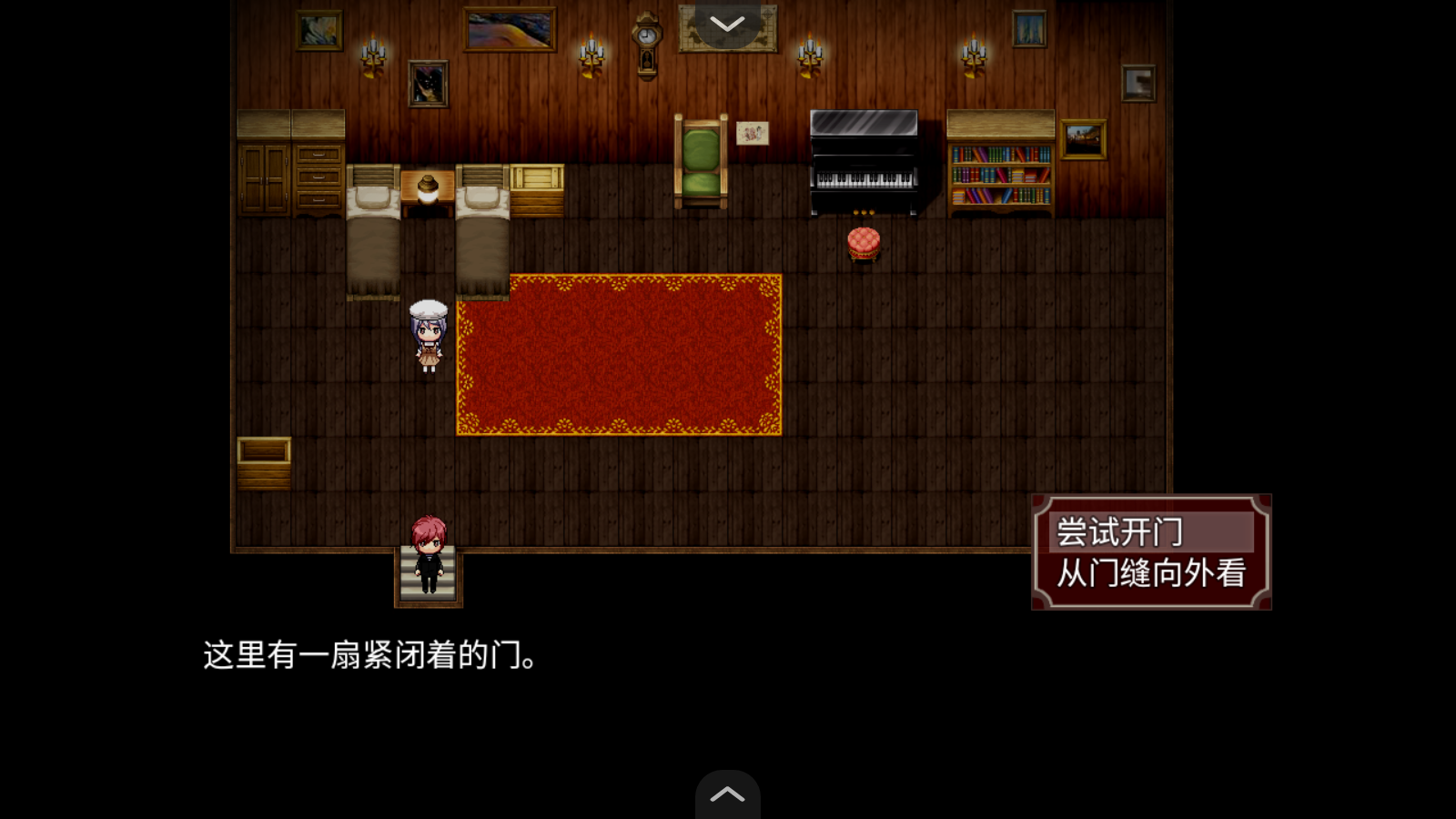This screenshot has height=819, width=1456.
Task: Click the white-hatted girl character
Action: coord(428,337)
